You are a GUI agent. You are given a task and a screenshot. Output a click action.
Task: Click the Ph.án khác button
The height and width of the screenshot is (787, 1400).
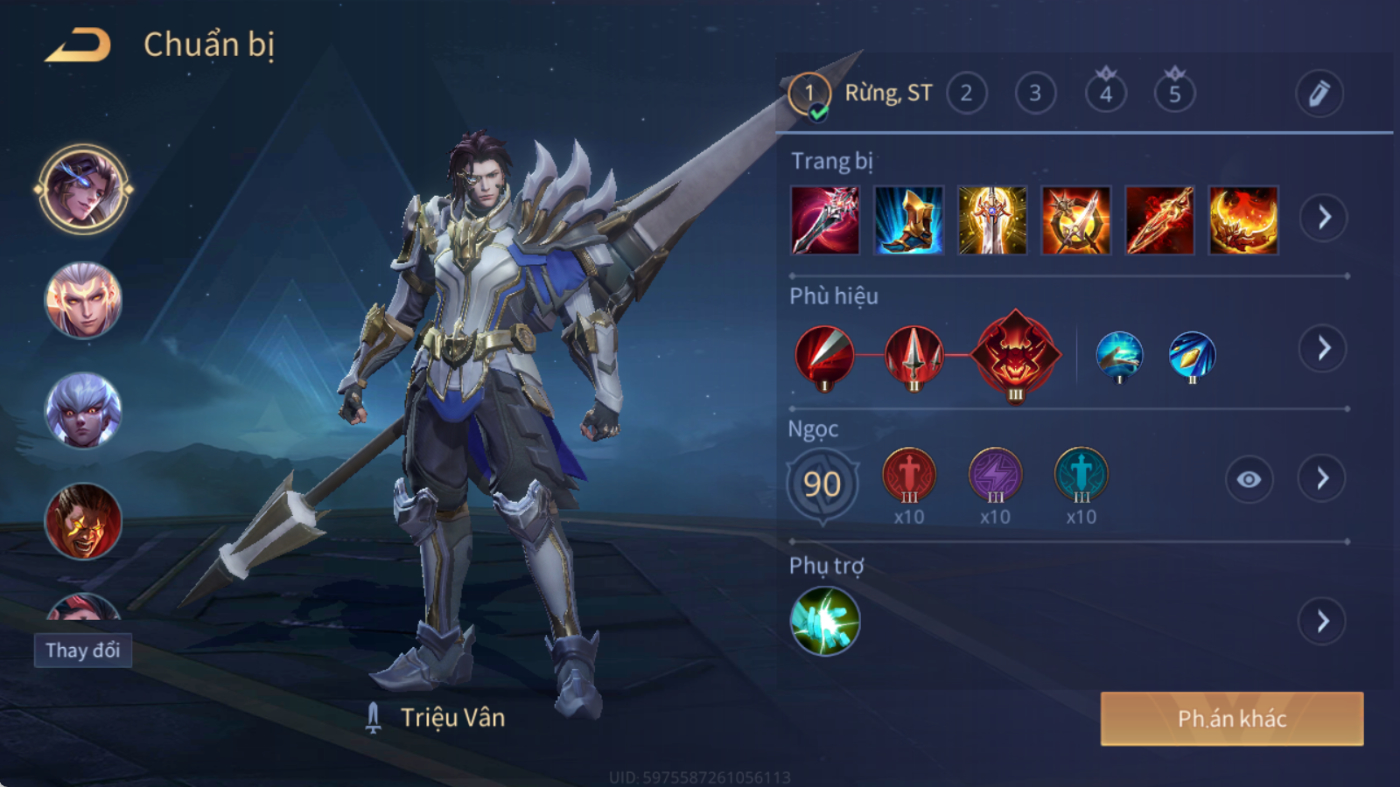pos(1232,719)
